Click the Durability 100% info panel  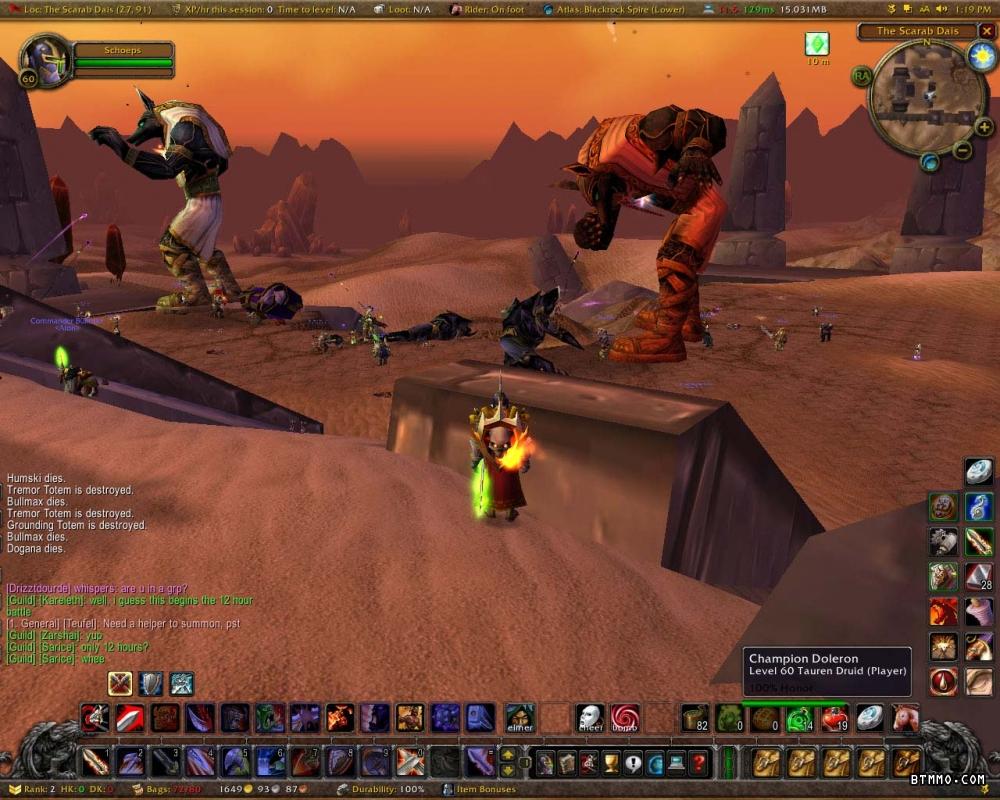point(381,790)
